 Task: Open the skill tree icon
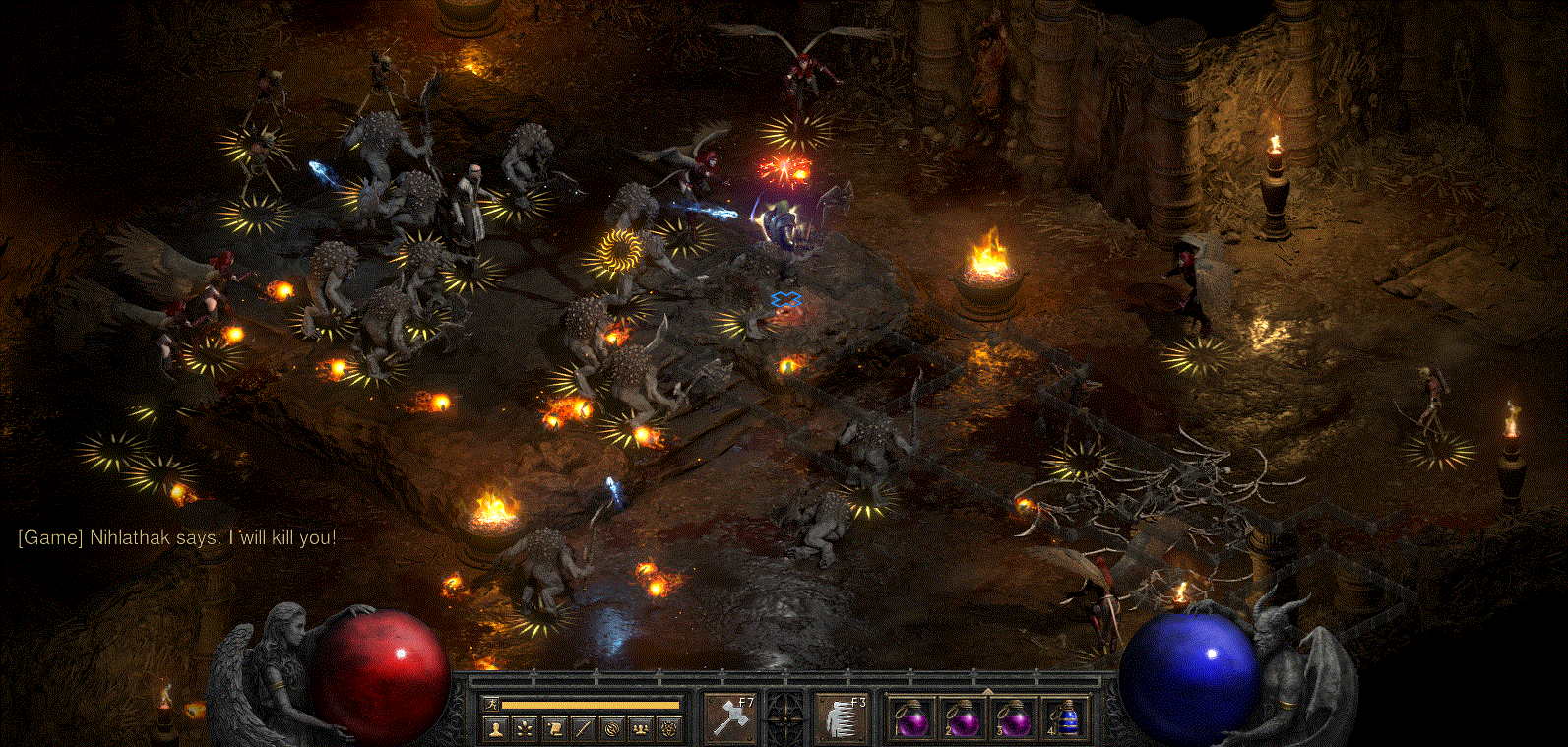tap(525, 728)
